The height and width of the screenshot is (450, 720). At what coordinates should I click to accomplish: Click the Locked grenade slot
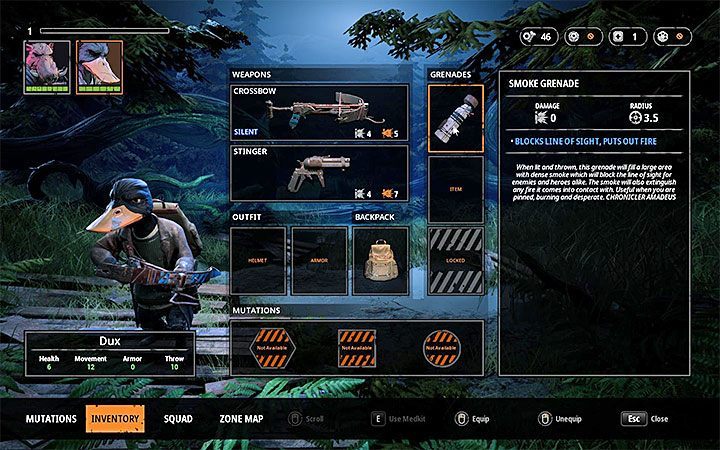click(455, 260)
